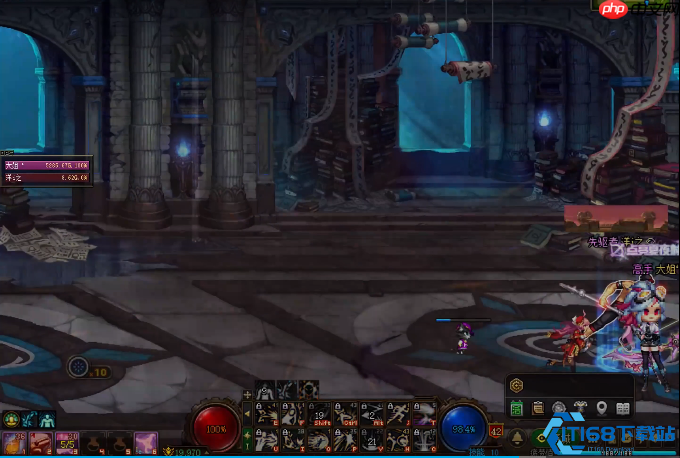The width and height of the screenshot is (680, 458).
Task: Click the round gear medallion icon
Action: (560, 408)
